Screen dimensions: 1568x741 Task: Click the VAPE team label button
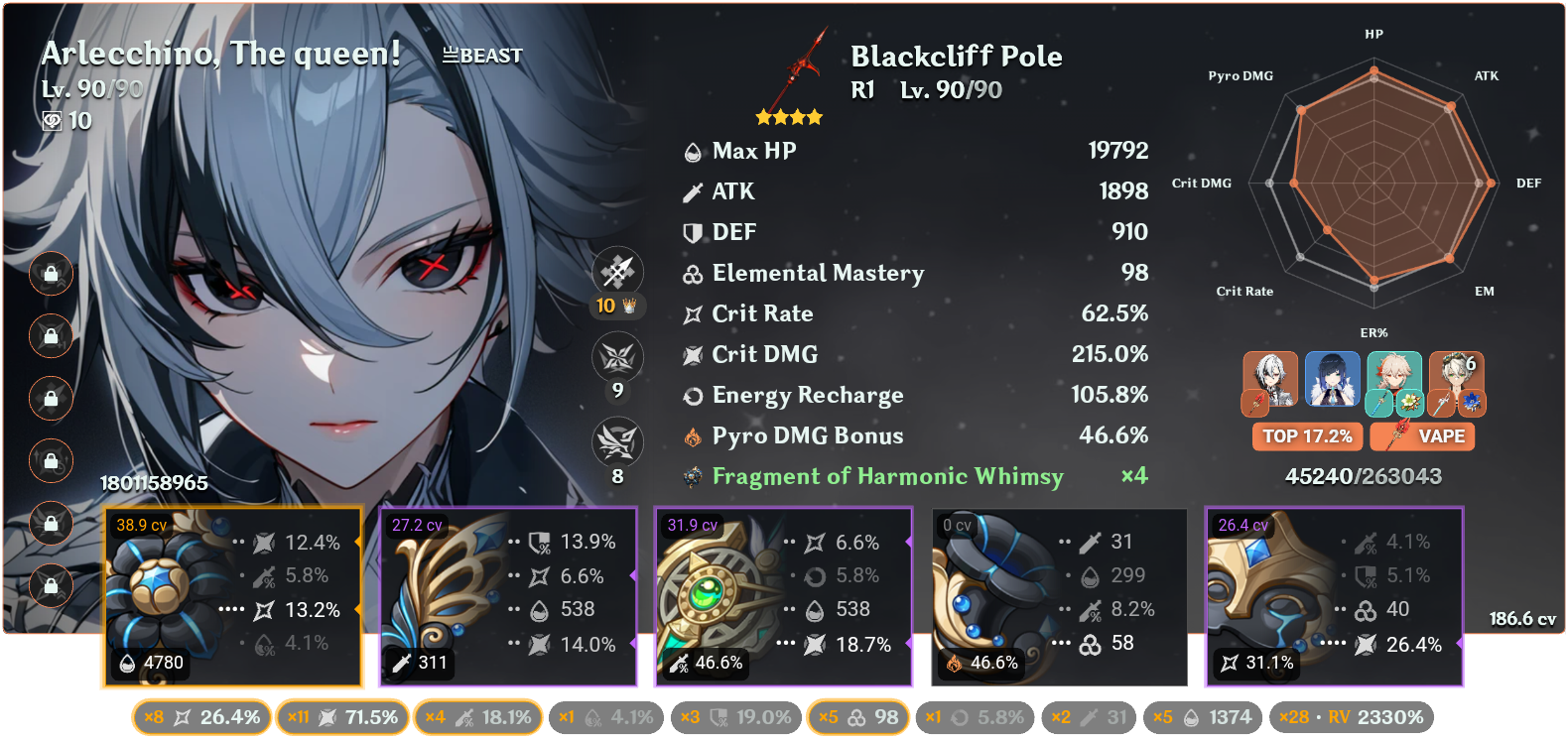1422,436
